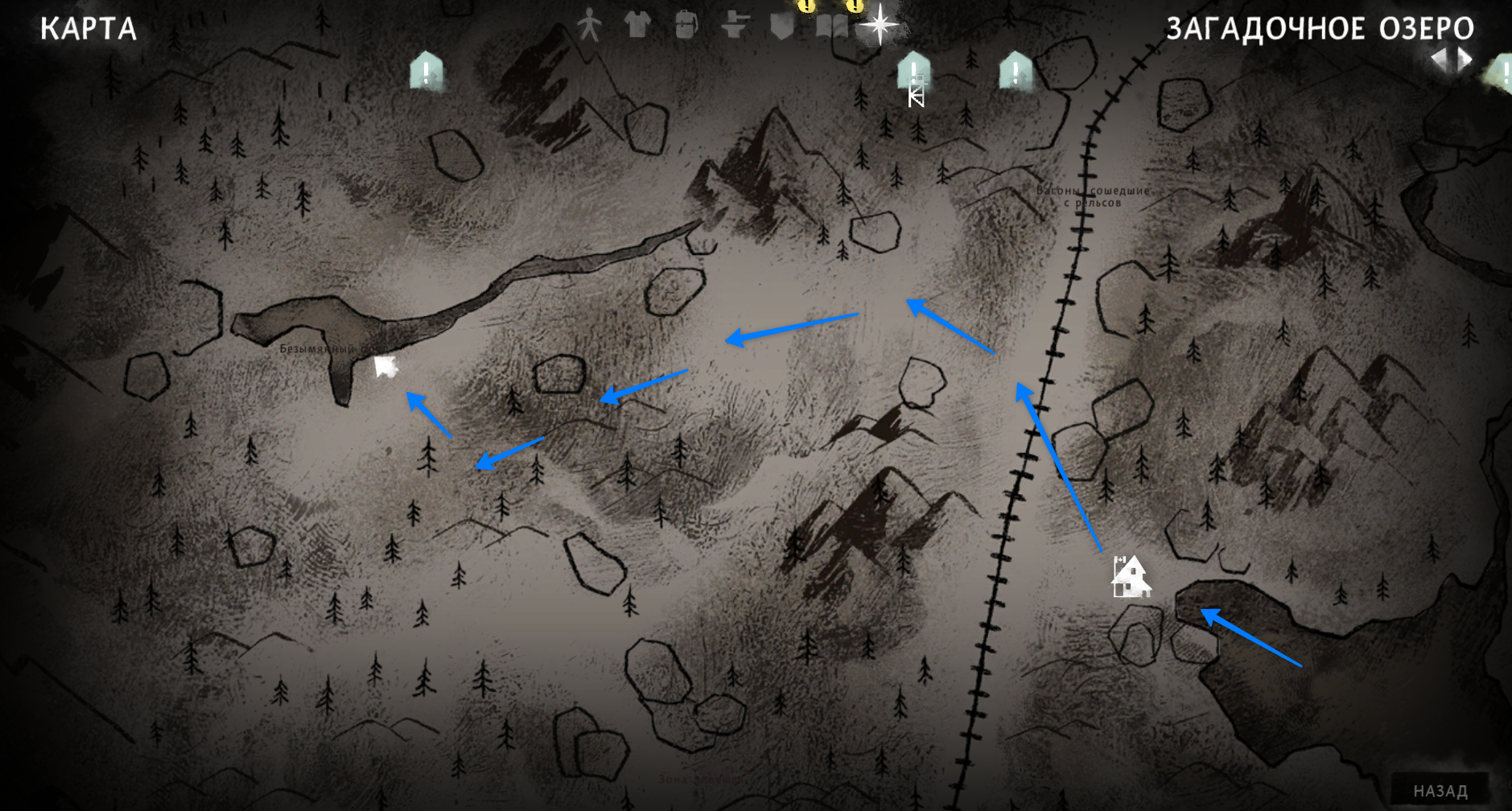Go back with the НАЗАД button
Image resolution: width=1512 pixels, height=811 pixels.
tap(1440, 791)
